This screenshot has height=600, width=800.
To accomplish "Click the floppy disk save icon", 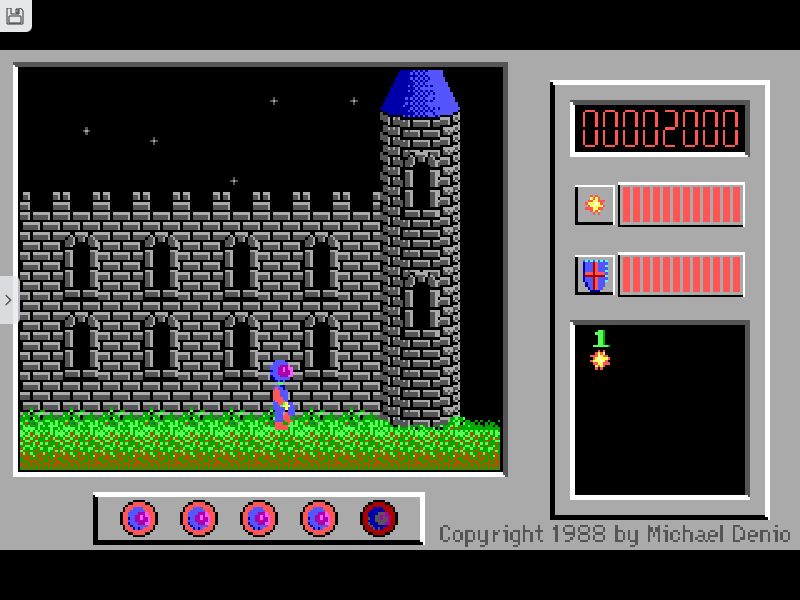I will pos(14,14).
